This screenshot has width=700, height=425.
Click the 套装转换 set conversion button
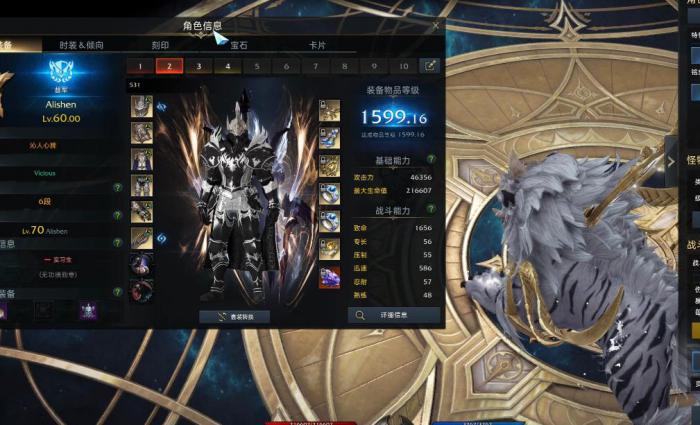[234, 316]
